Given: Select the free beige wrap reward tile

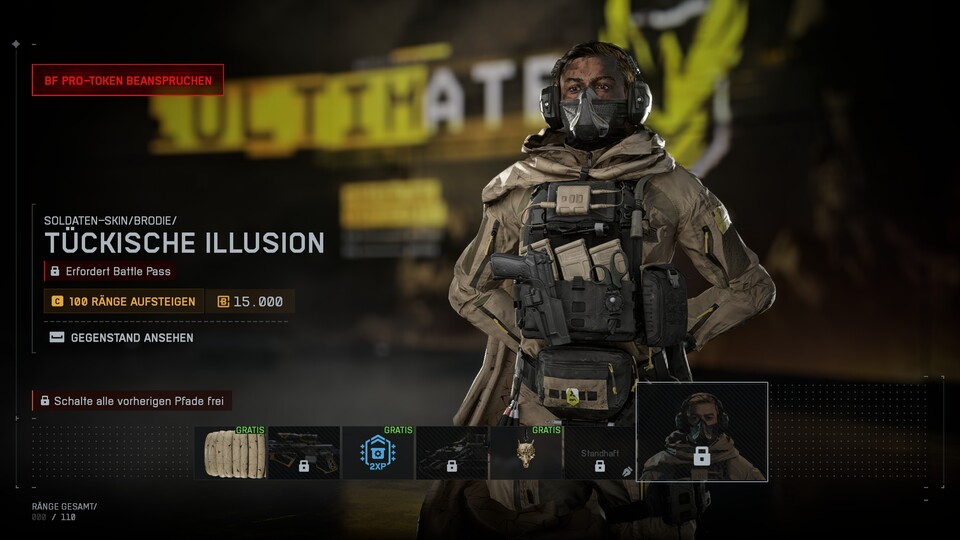Looking at the screenshot, I should (230, 453).
